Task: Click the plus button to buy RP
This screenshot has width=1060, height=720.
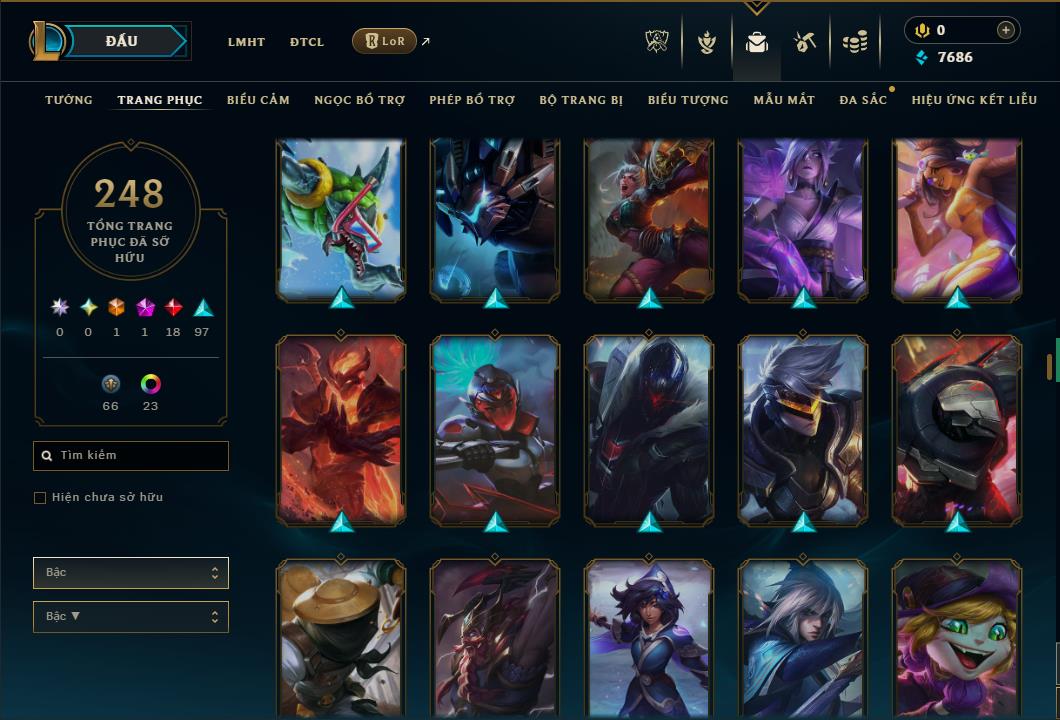Action: pos(1005,30)
